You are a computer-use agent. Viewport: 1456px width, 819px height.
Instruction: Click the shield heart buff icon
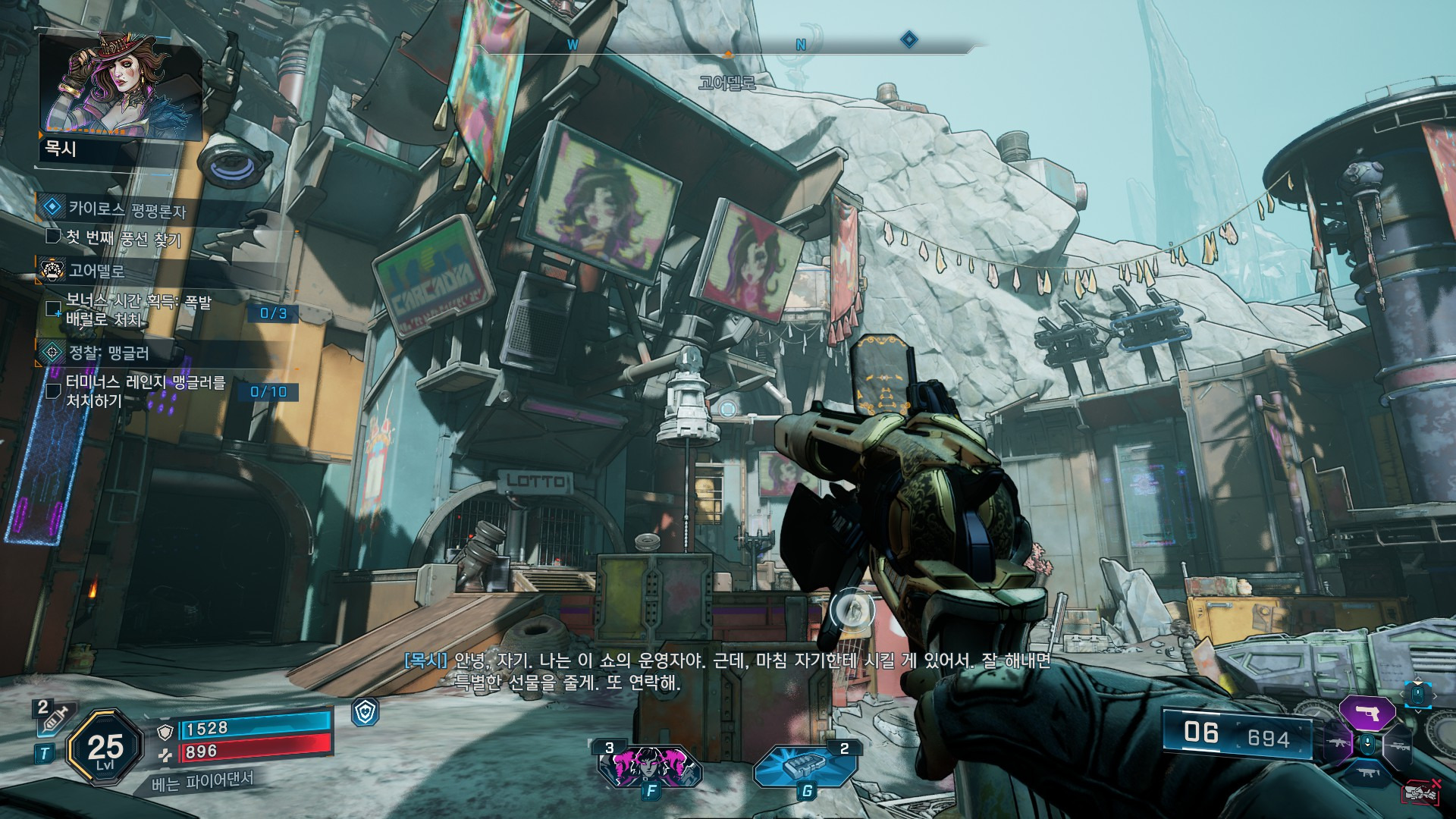(x=366, y=712)
